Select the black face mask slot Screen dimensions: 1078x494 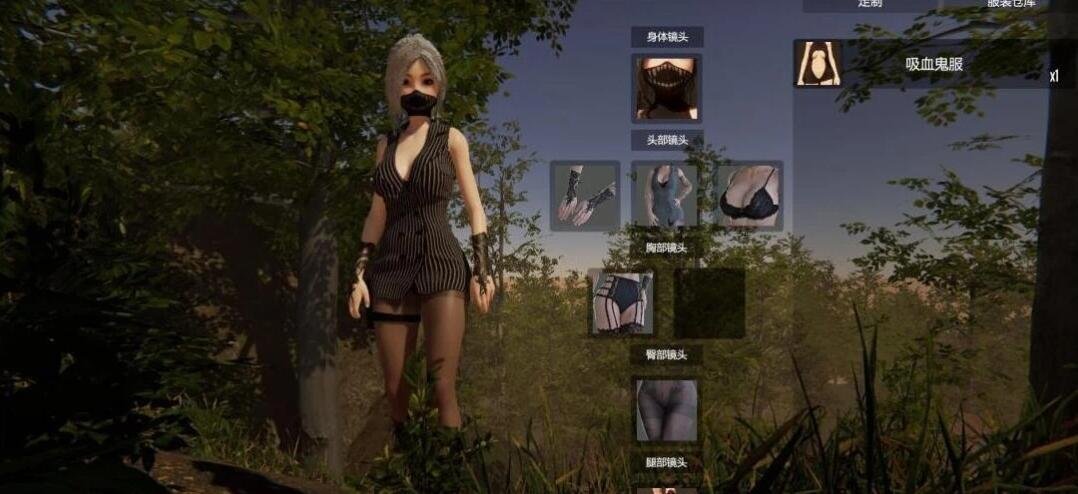(667, 88)
